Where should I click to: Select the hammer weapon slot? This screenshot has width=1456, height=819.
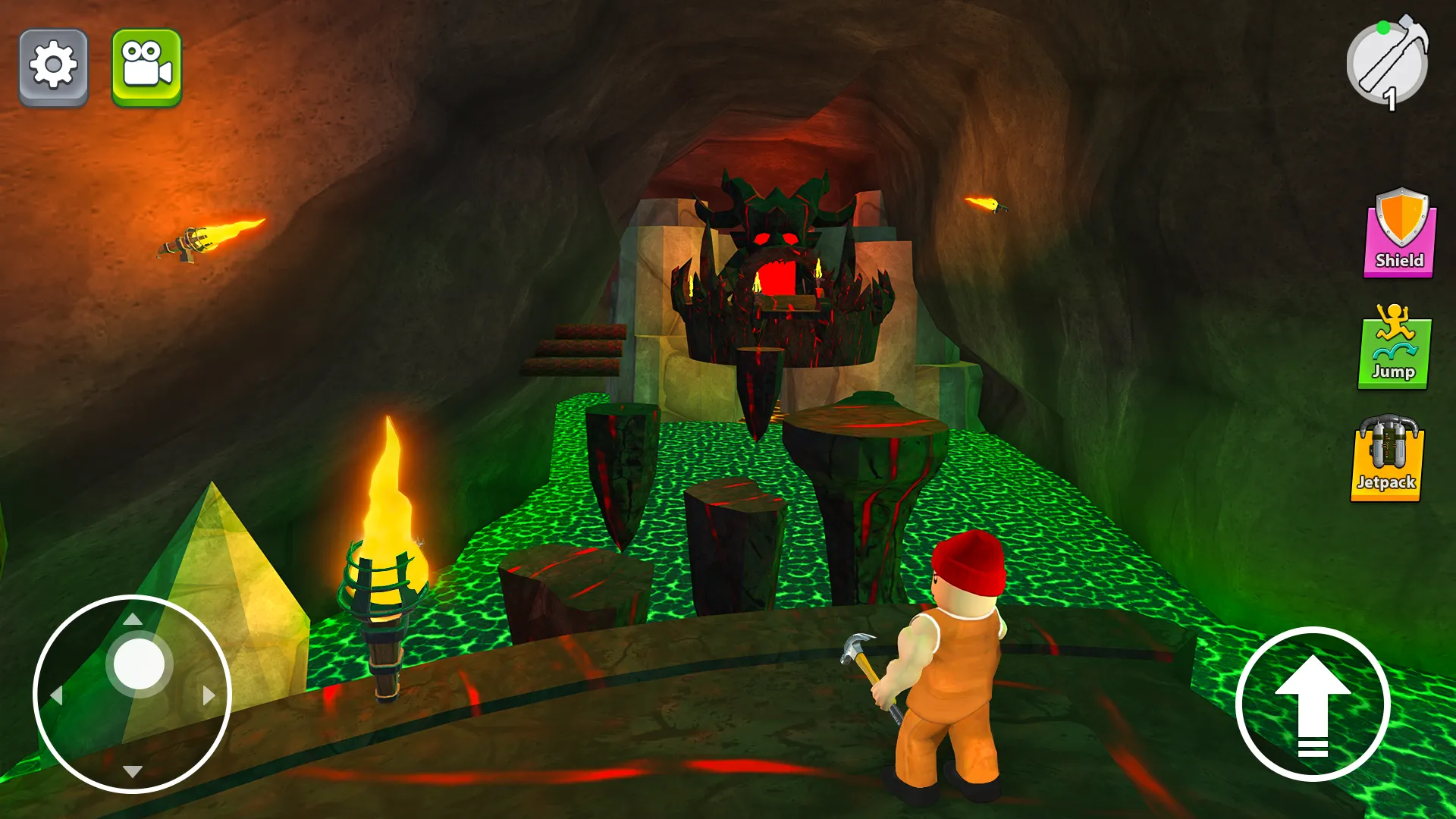click(x=1388, y=64)
